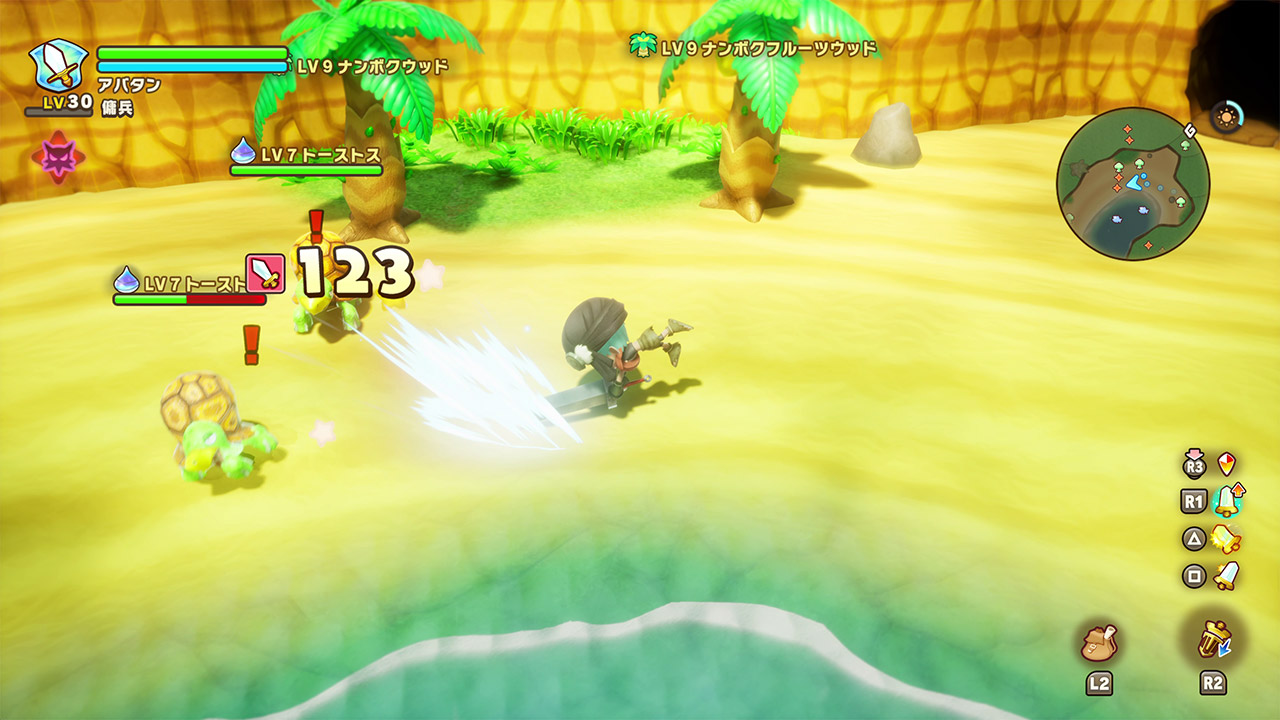Viewport: 1280px width, 720px height.
Task: Select the sword-and-shield Mercenary class emblem
Action: (x=58, y=66)
